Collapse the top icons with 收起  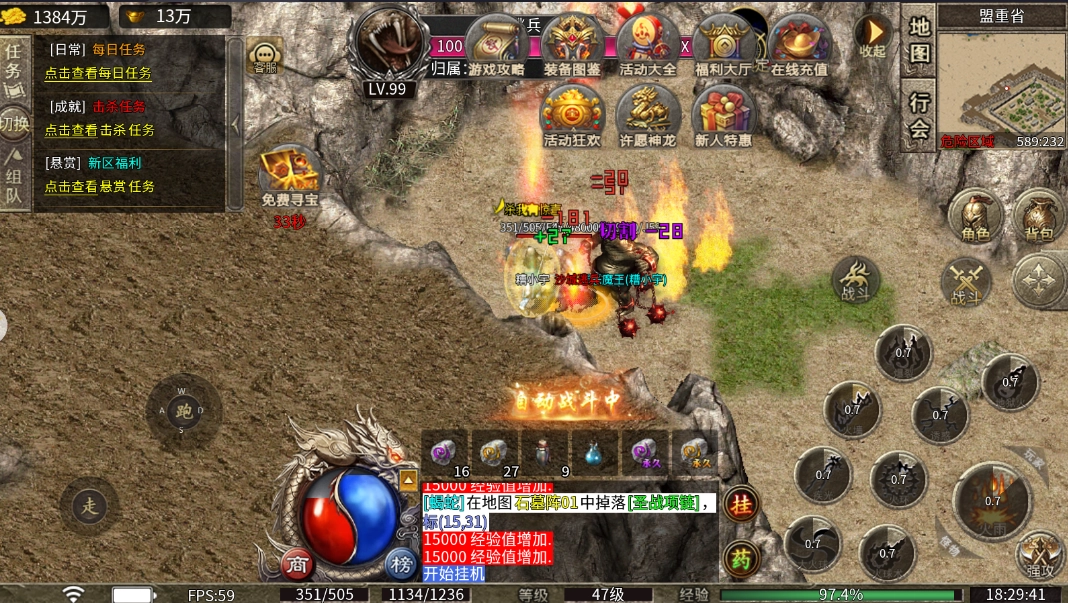872,36
